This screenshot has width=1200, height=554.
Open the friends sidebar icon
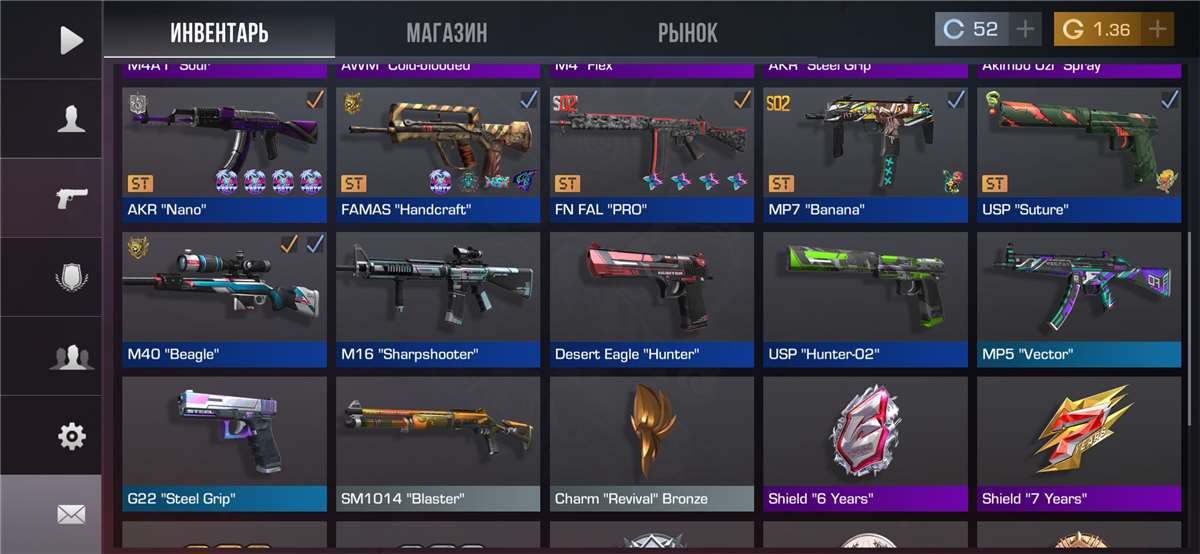71,357
